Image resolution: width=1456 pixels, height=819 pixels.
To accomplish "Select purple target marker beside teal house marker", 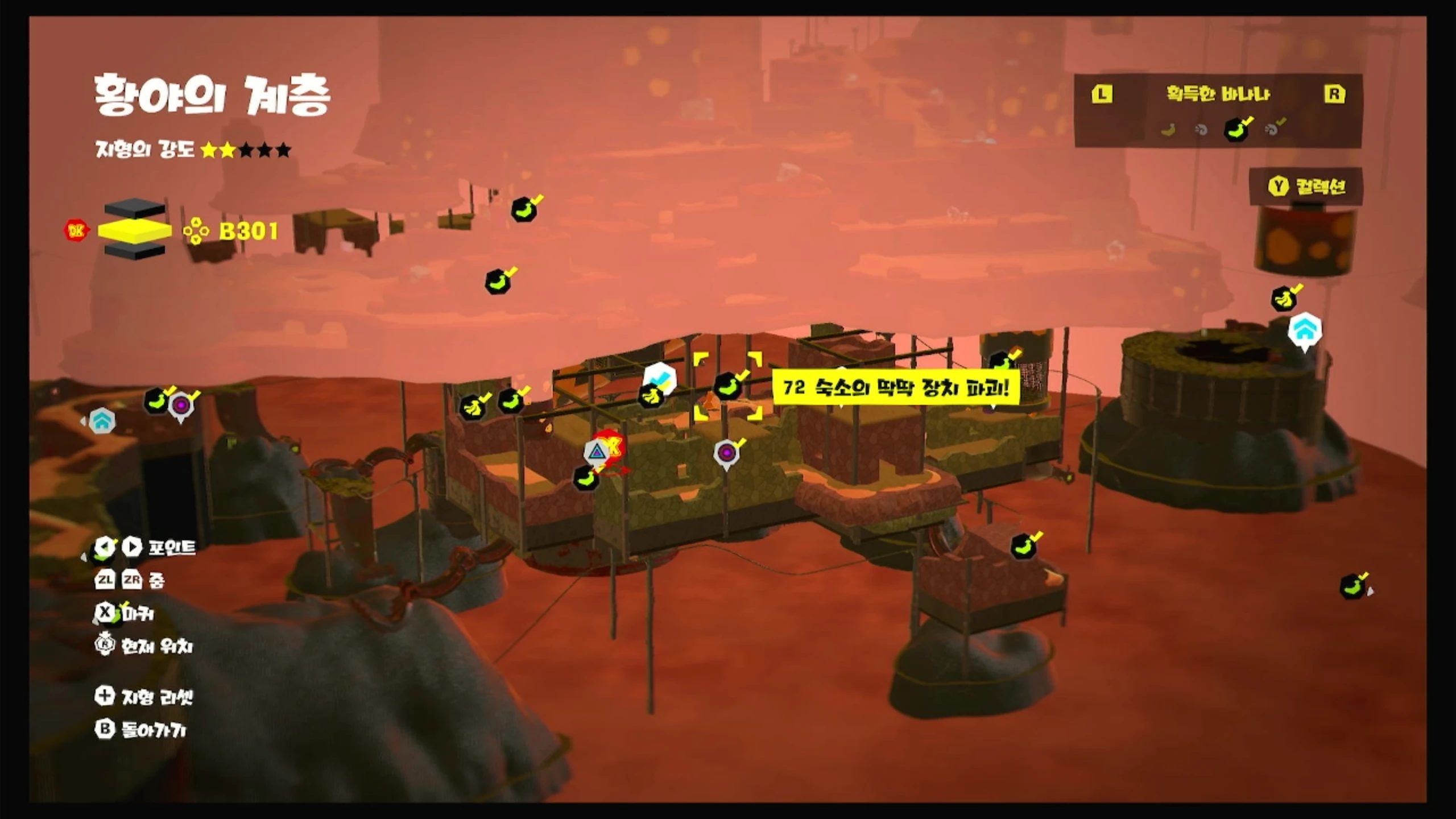I will pyautogui.click(x=181, y=406).
